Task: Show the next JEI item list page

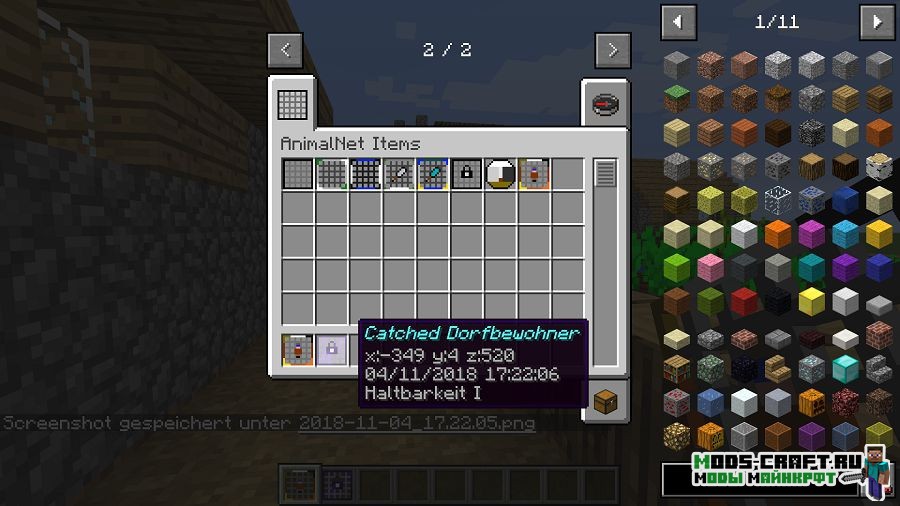Action: 877,21
